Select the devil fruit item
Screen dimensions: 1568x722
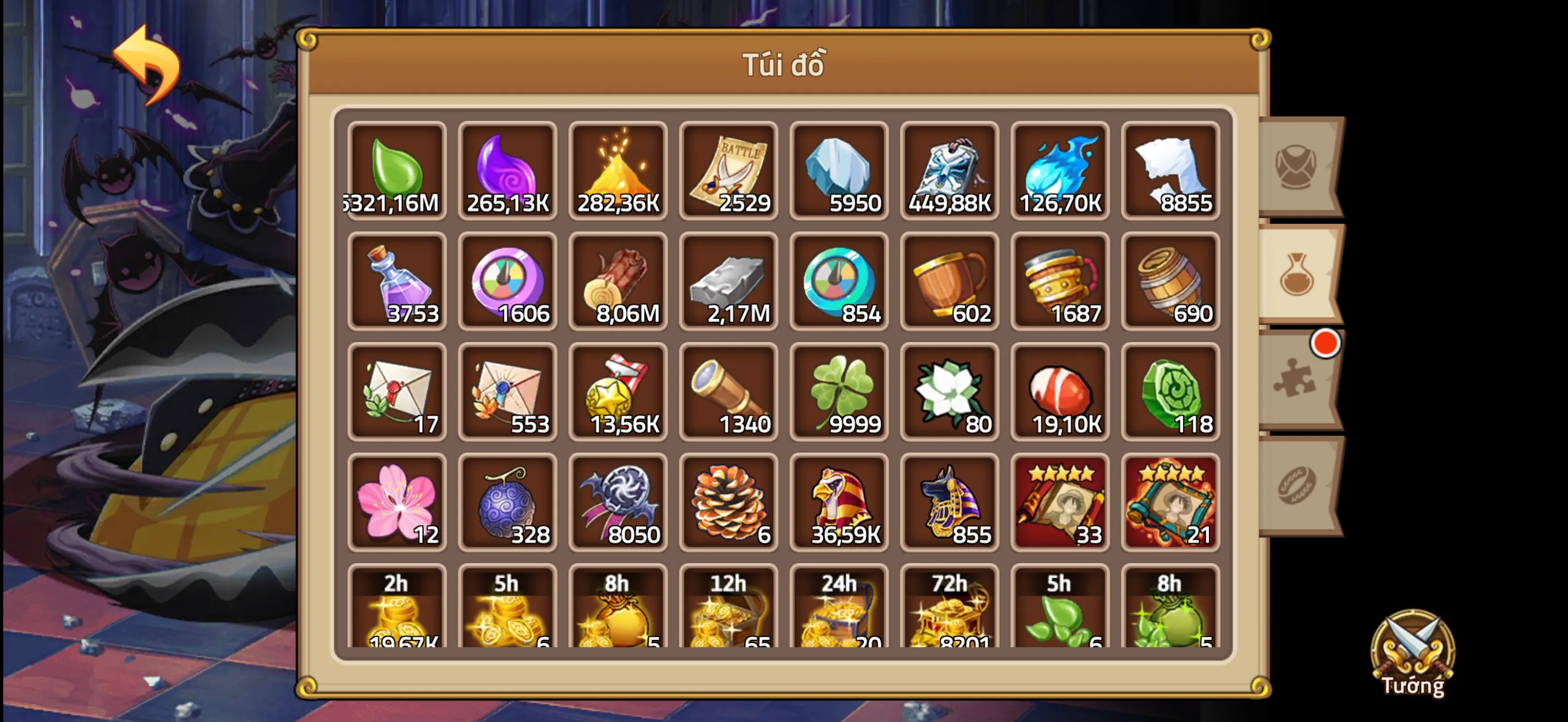(507, 503)
